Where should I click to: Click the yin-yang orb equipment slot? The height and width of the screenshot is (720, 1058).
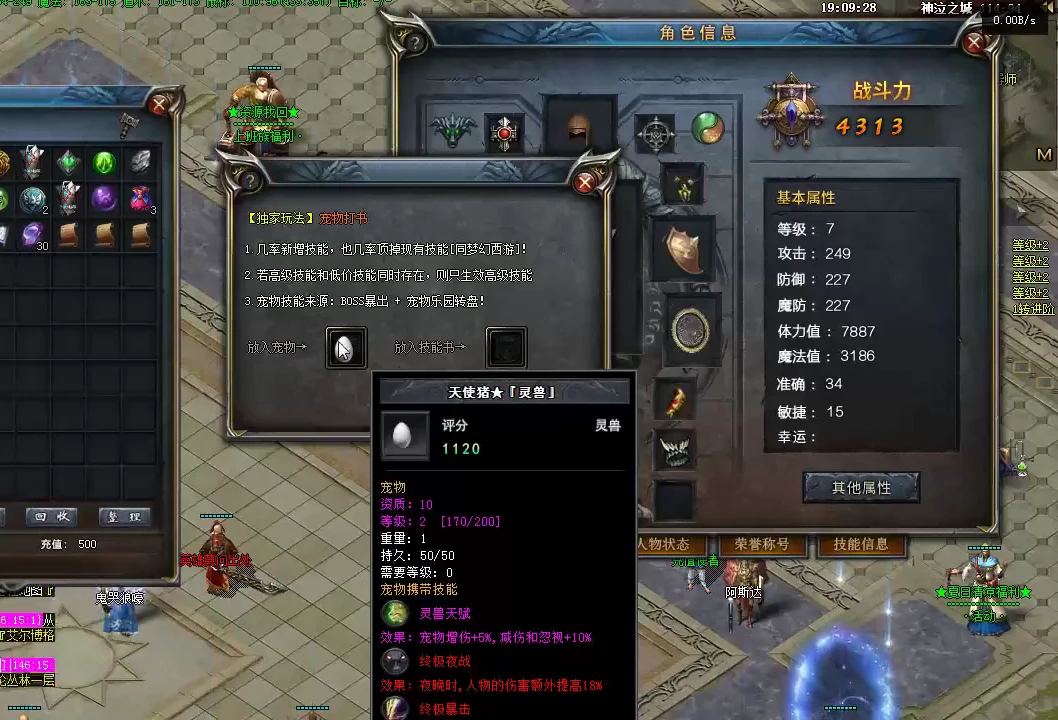709,129
